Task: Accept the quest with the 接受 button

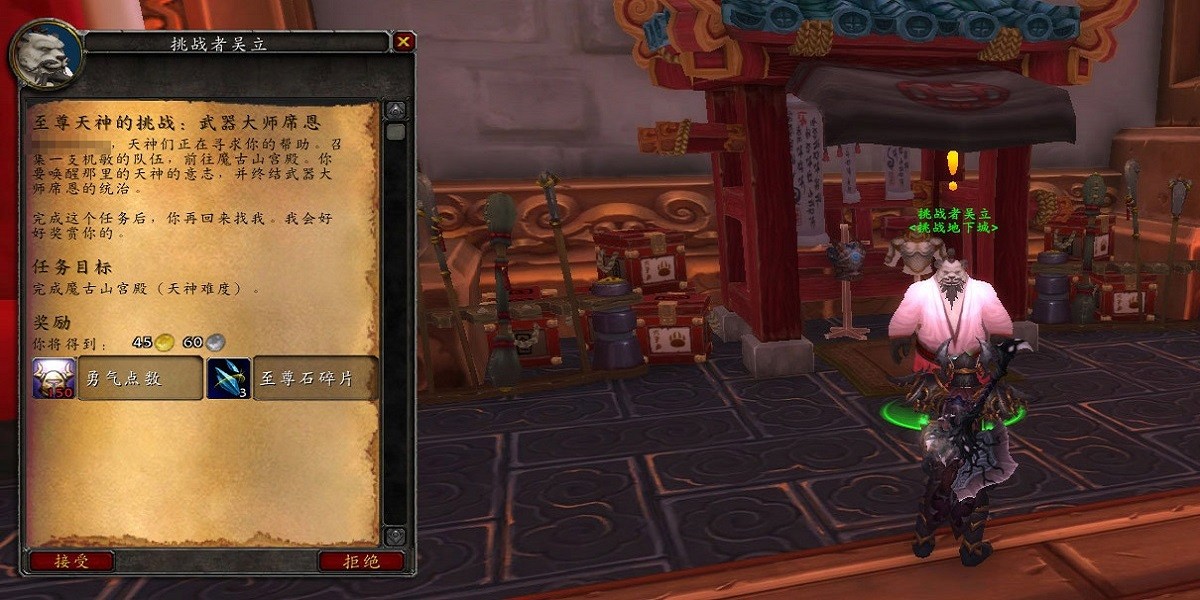Action: [x=71, y=561]
